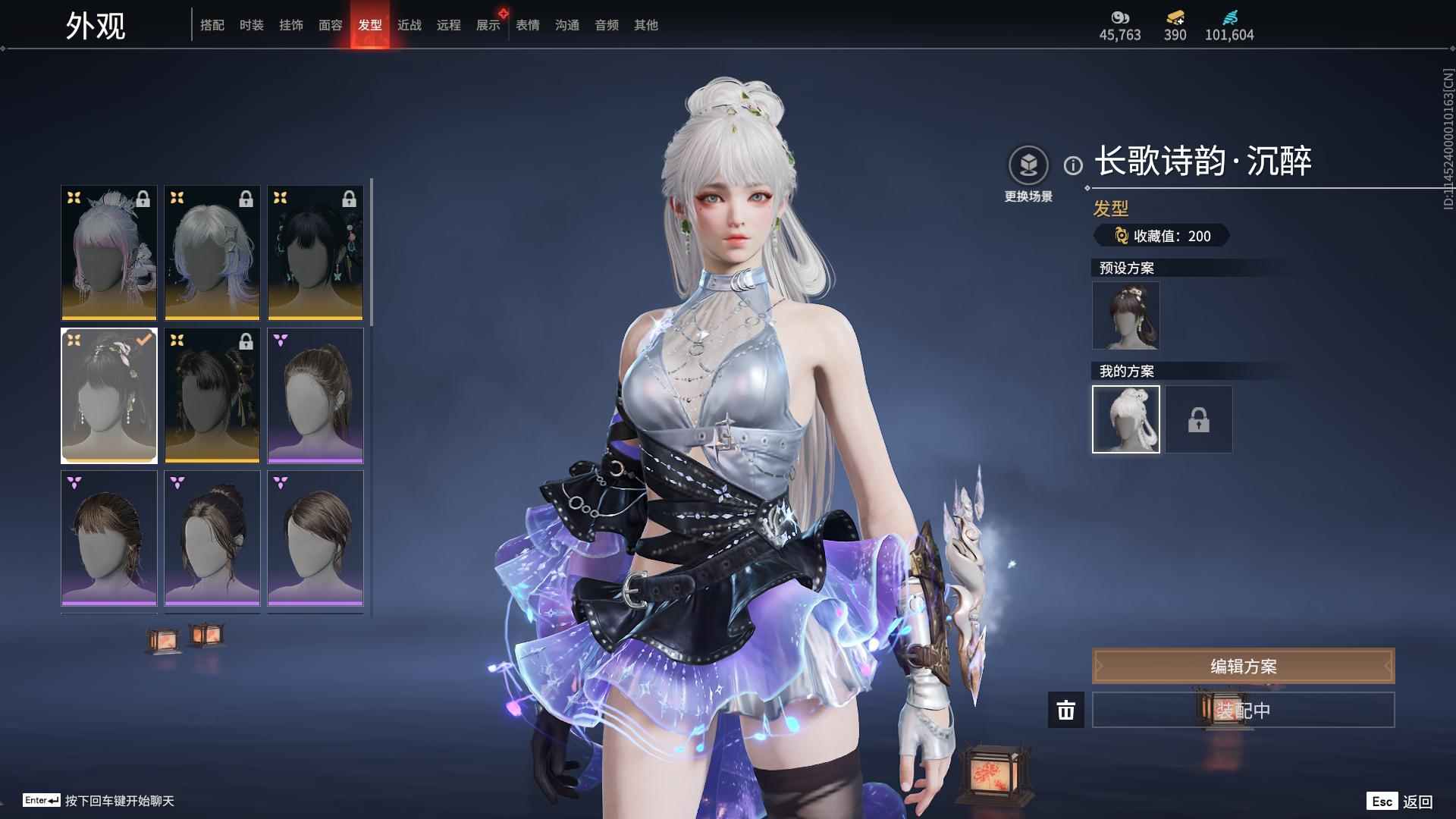The image size is (1456, 819).
Task: Open the 时装 outfit tab
Action: pos(252,25)
